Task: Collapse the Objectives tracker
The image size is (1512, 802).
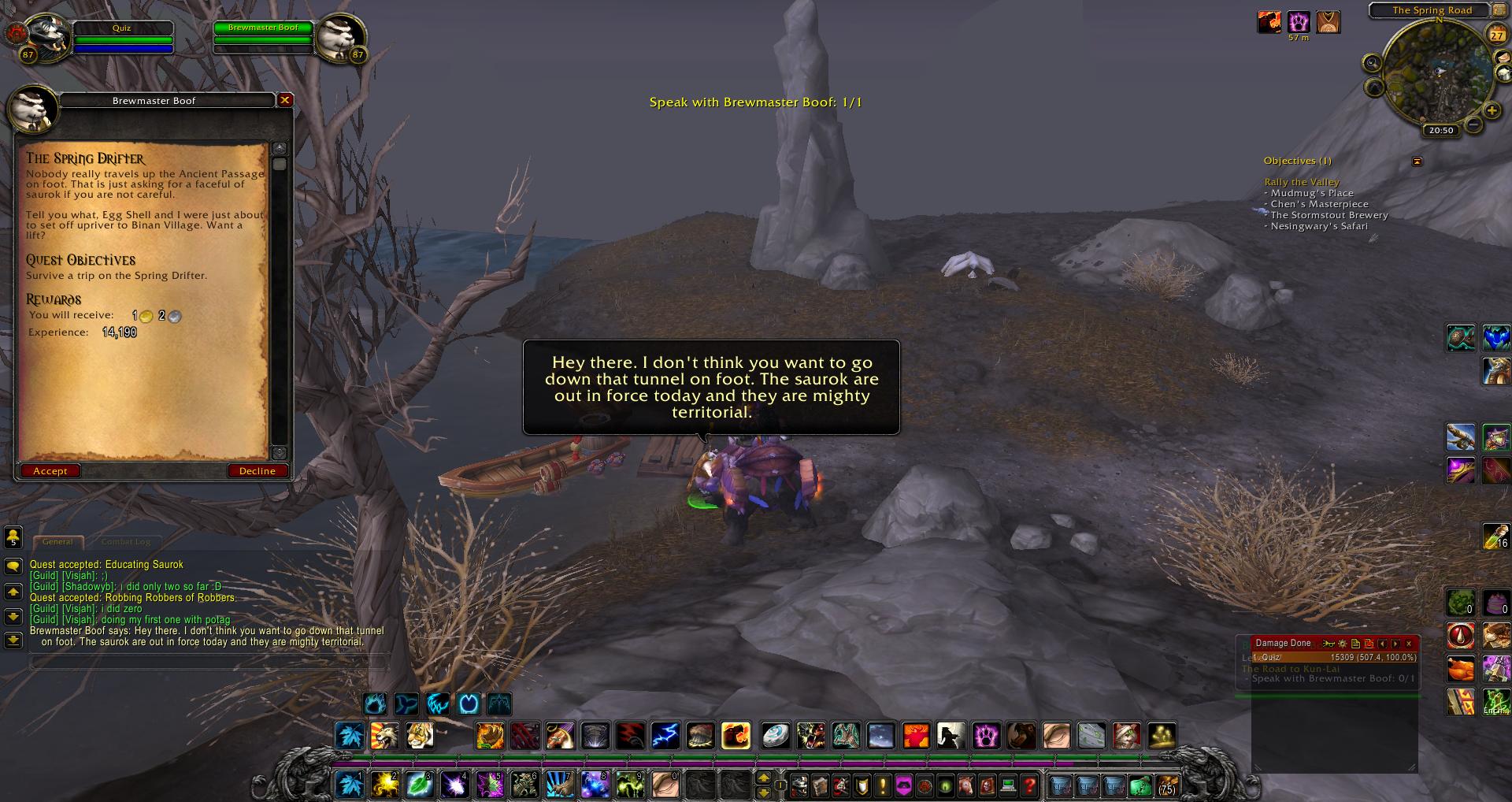Action: (1417, 162)
